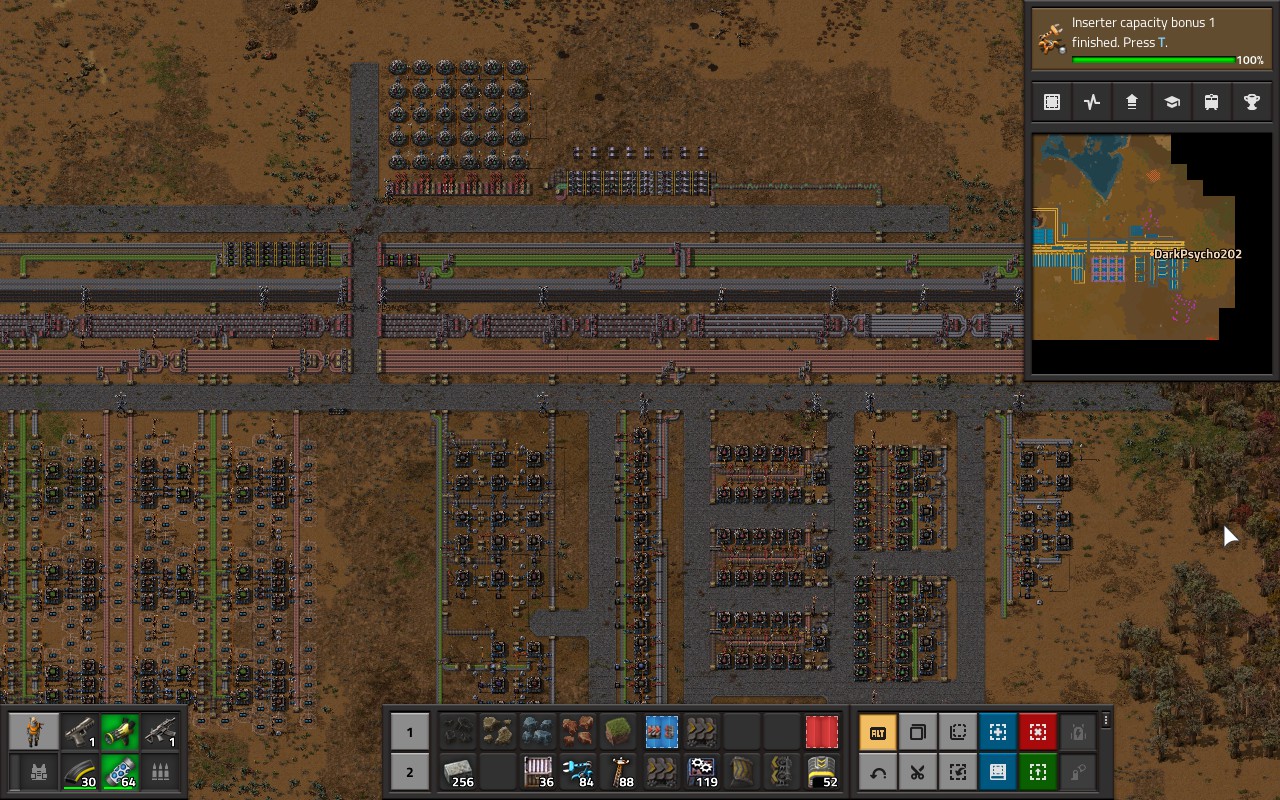
Task: Toggle the ALT mode button
Action: (x=878, y=732)
